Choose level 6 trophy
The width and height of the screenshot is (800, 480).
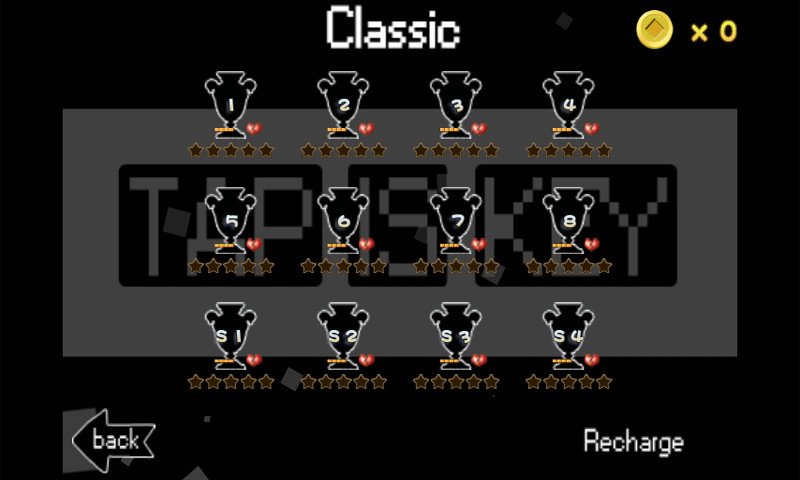[x=344, y=220]
